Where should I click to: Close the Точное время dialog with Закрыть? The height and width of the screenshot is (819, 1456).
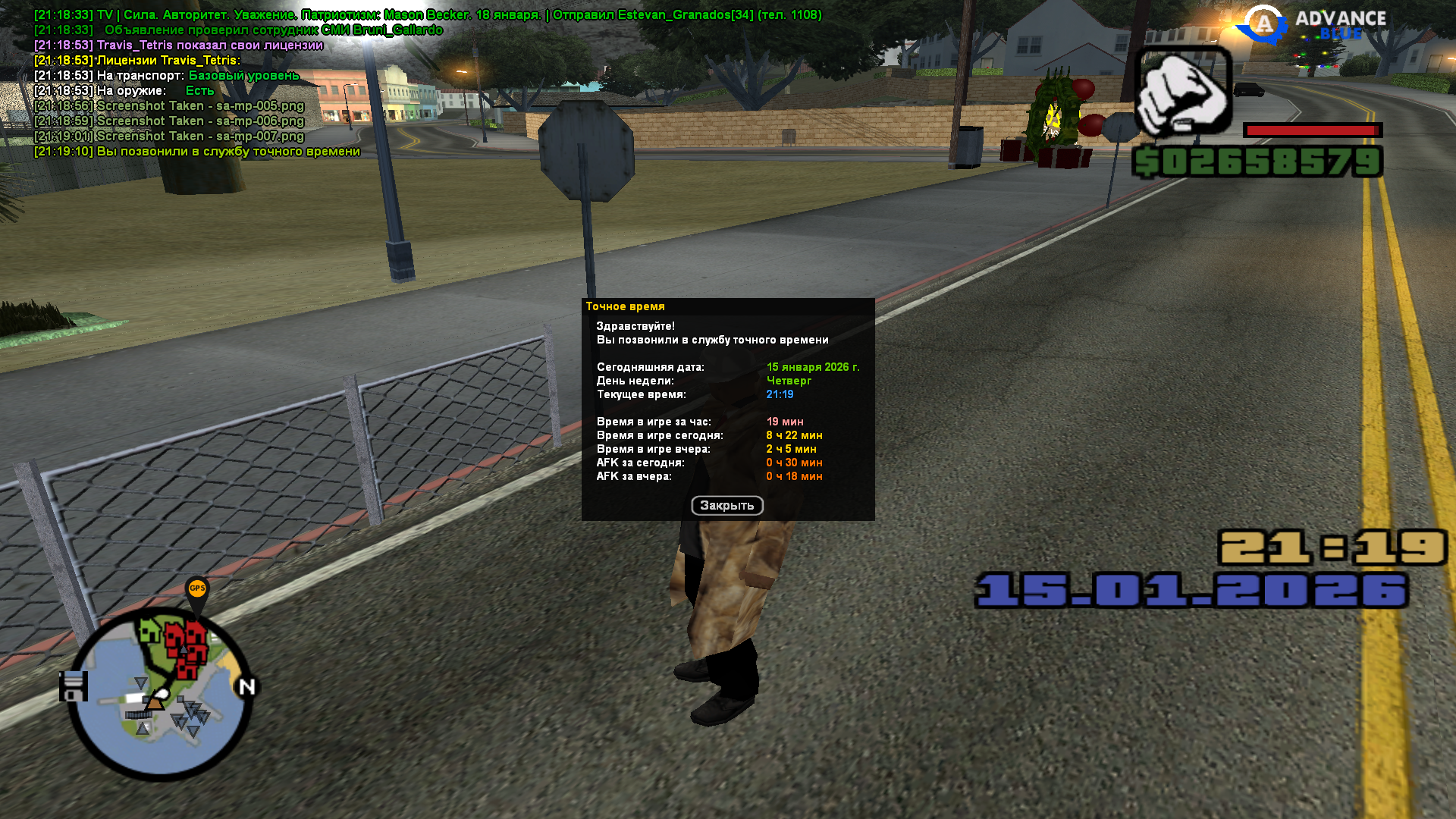tap(726, 506)
